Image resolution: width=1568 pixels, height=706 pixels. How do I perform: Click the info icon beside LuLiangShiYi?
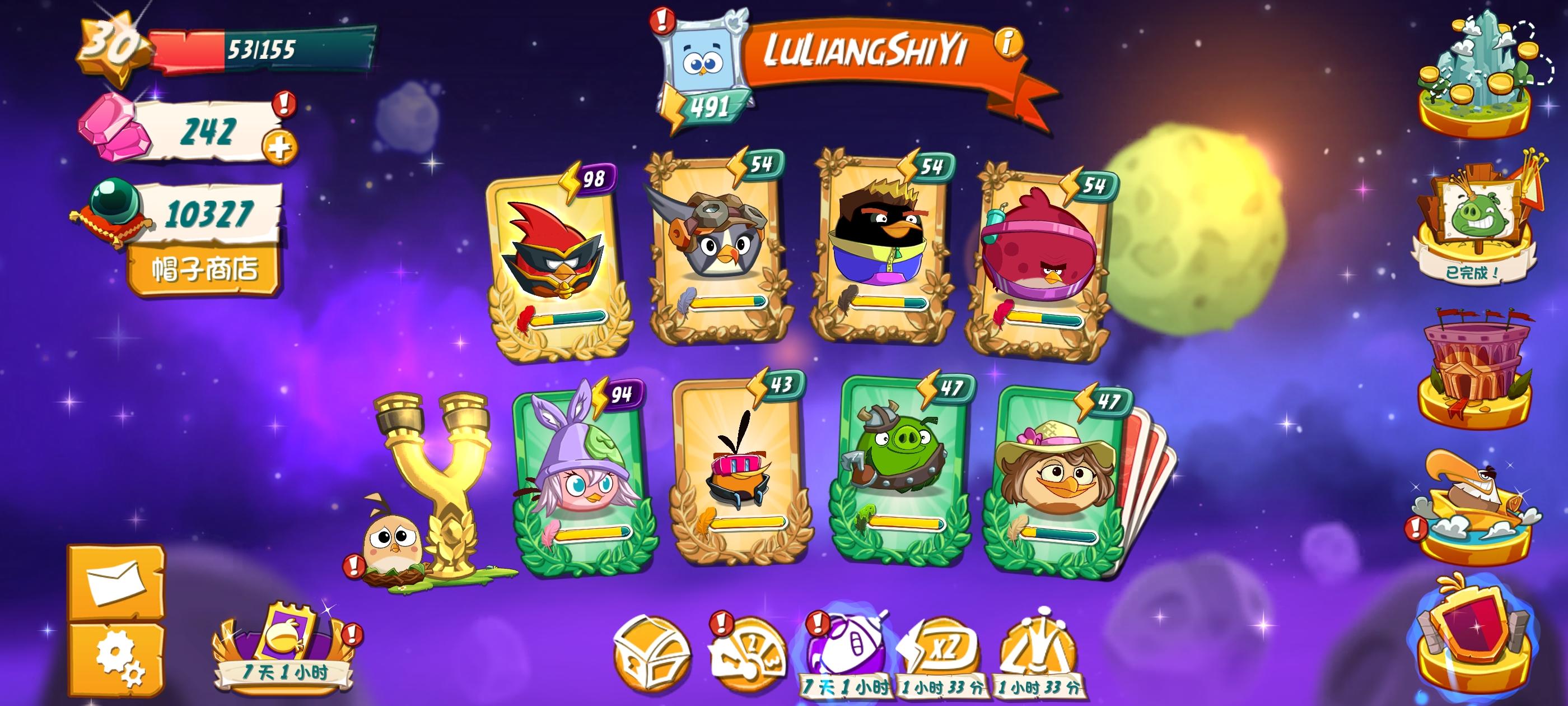tap(1007, 44)
